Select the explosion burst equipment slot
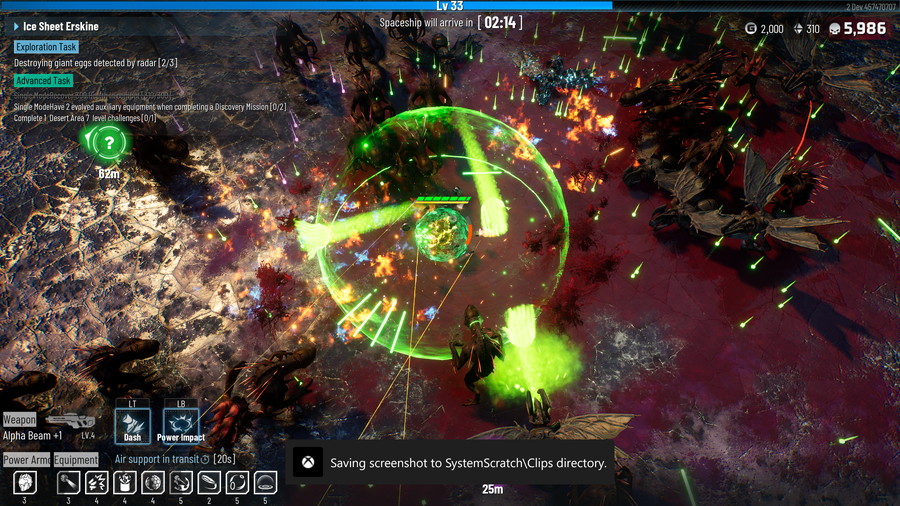900x506 pixels. tap(97, 482)
